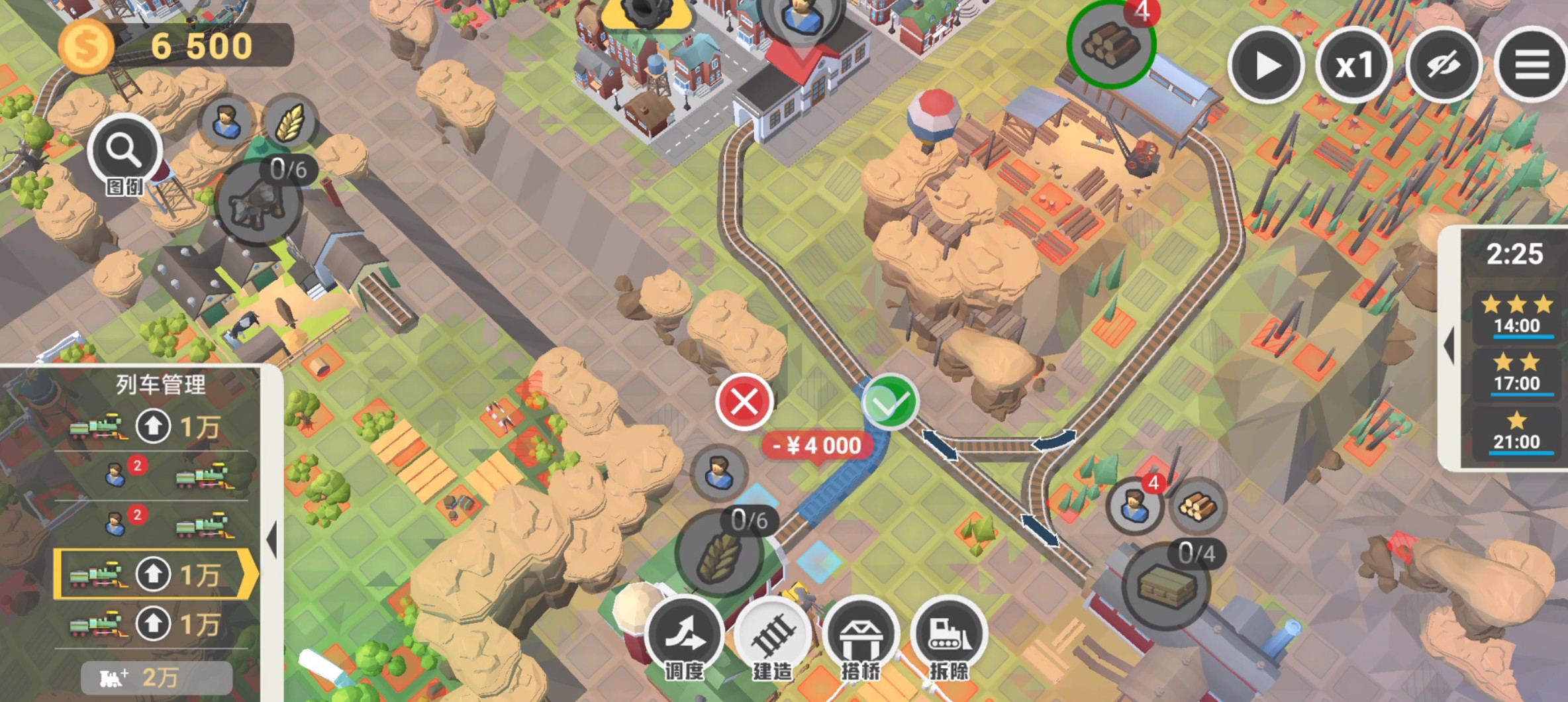
Task: Cancel track placement with red X
Action: [744, 402]
